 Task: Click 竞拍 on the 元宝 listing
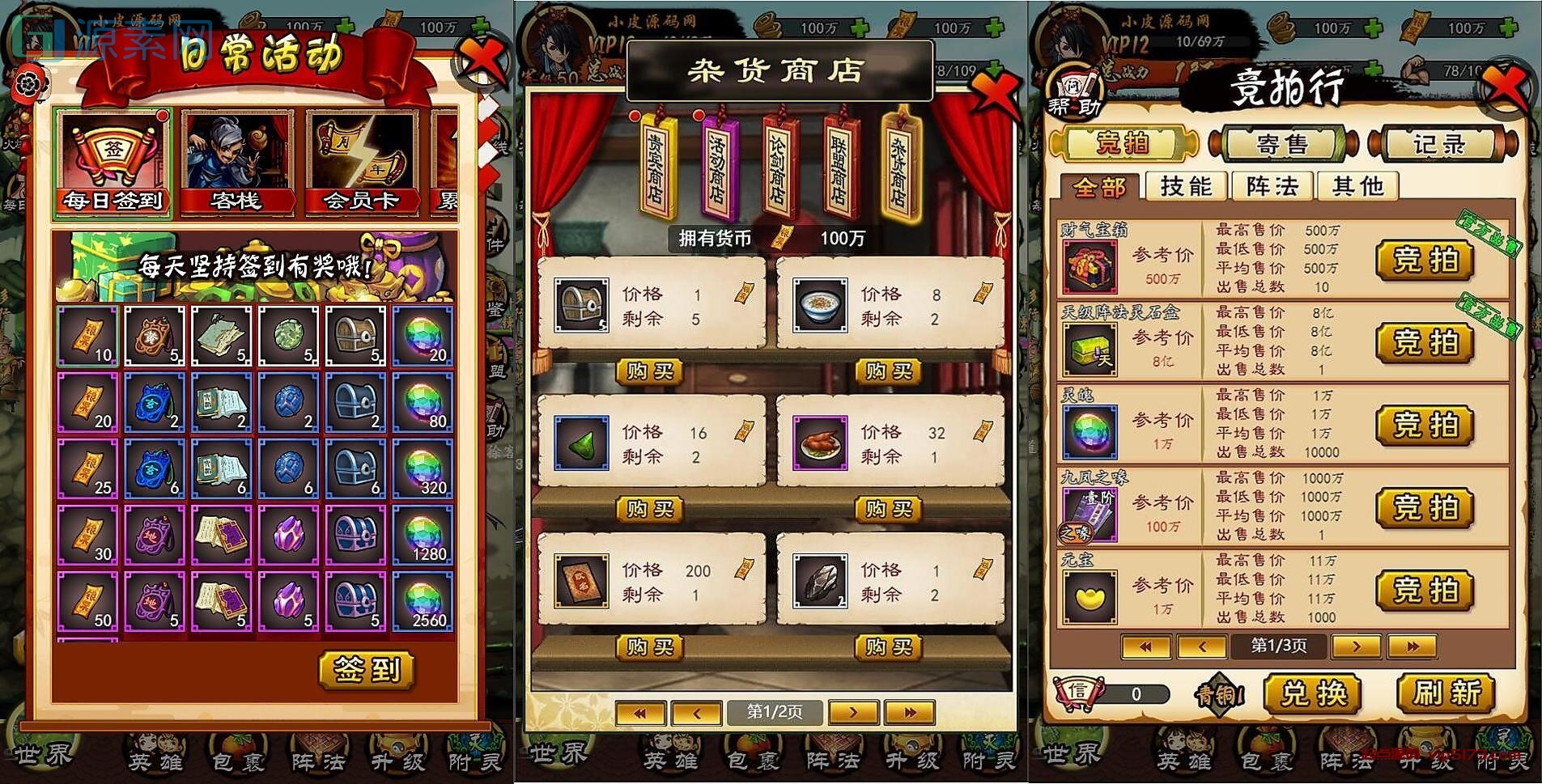click(x=1424, y=590)
